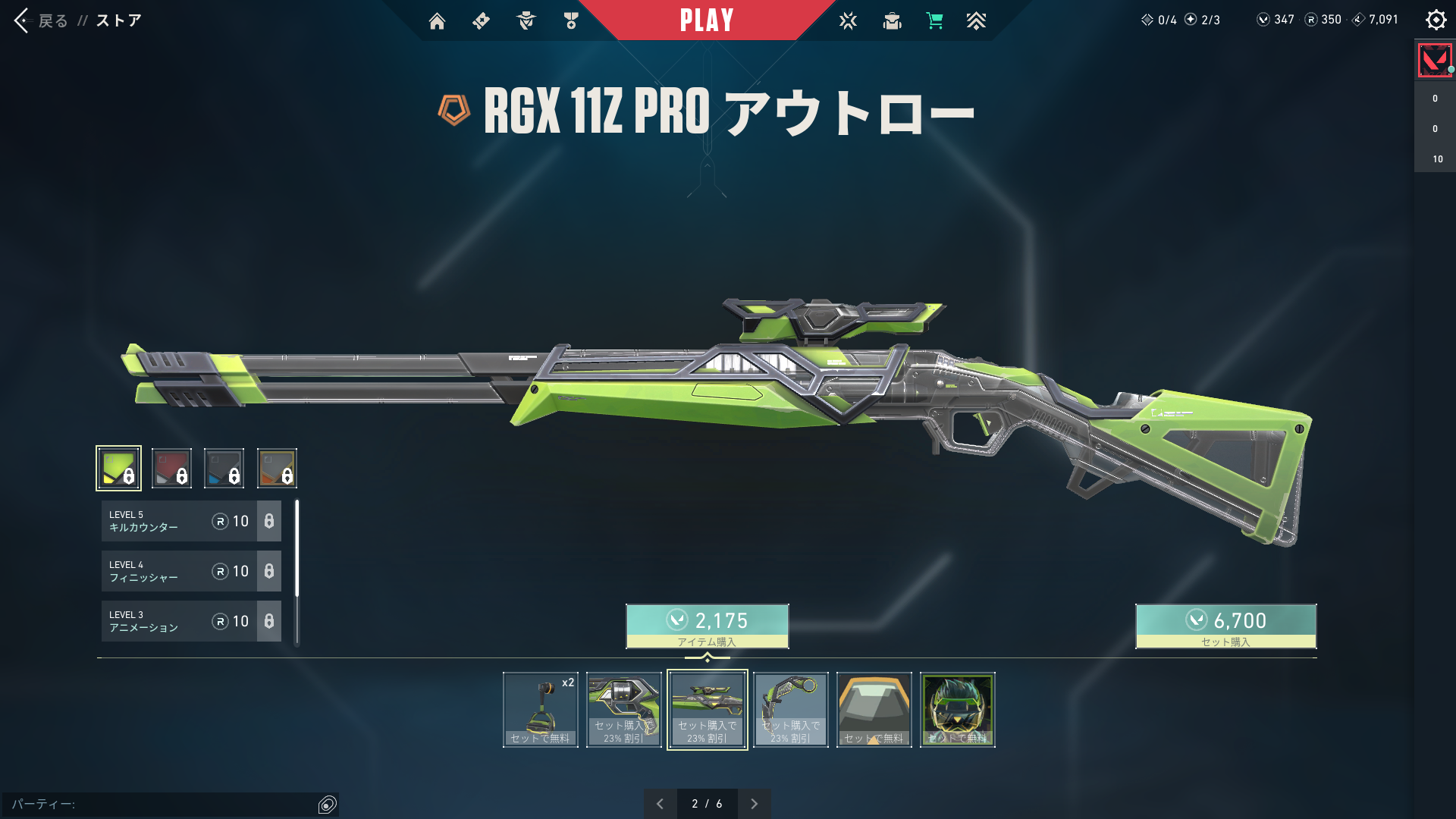This screenshot has height=819, width=1456.
Task: Open the friends panel Valorant icon
Action: point(1433,61)
